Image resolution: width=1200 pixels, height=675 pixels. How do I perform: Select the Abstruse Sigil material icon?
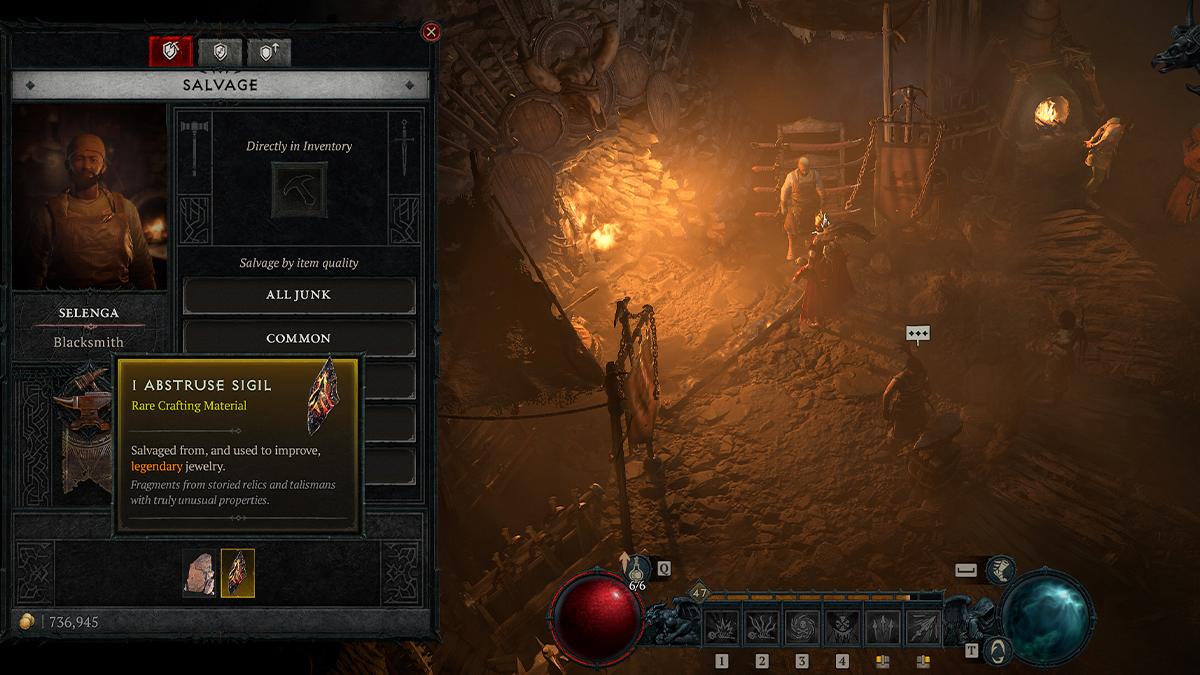pos(238,573)
